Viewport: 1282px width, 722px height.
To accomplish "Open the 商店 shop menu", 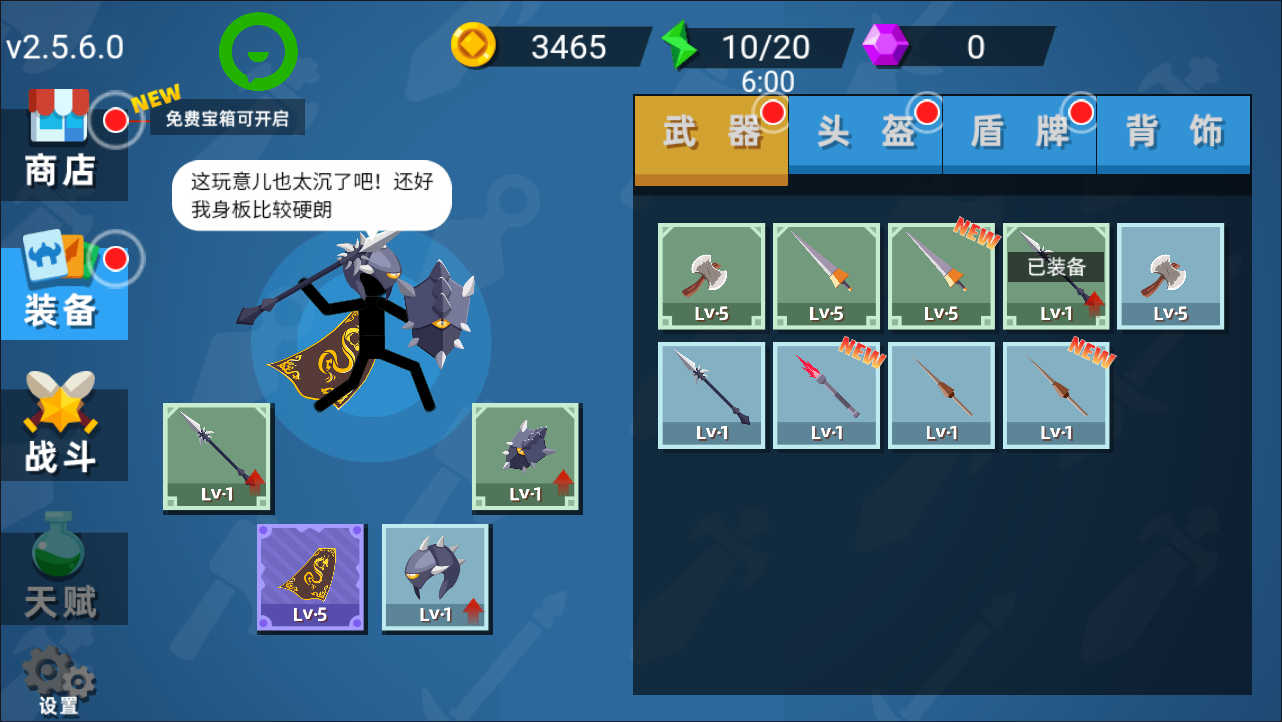I will coord(61,145).
